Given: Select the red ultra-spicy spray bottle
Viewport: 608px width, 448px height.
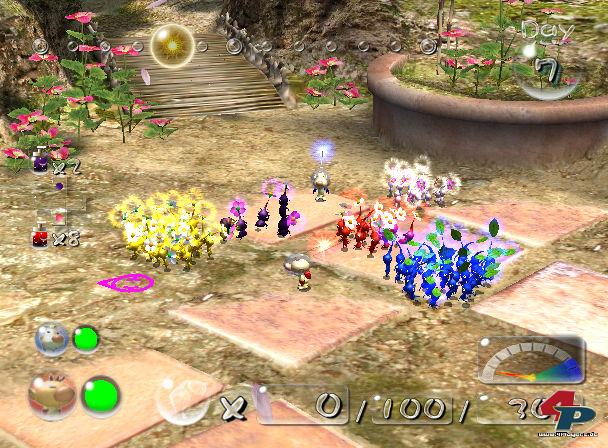Looking at the screenshot, I should [41, 236].
